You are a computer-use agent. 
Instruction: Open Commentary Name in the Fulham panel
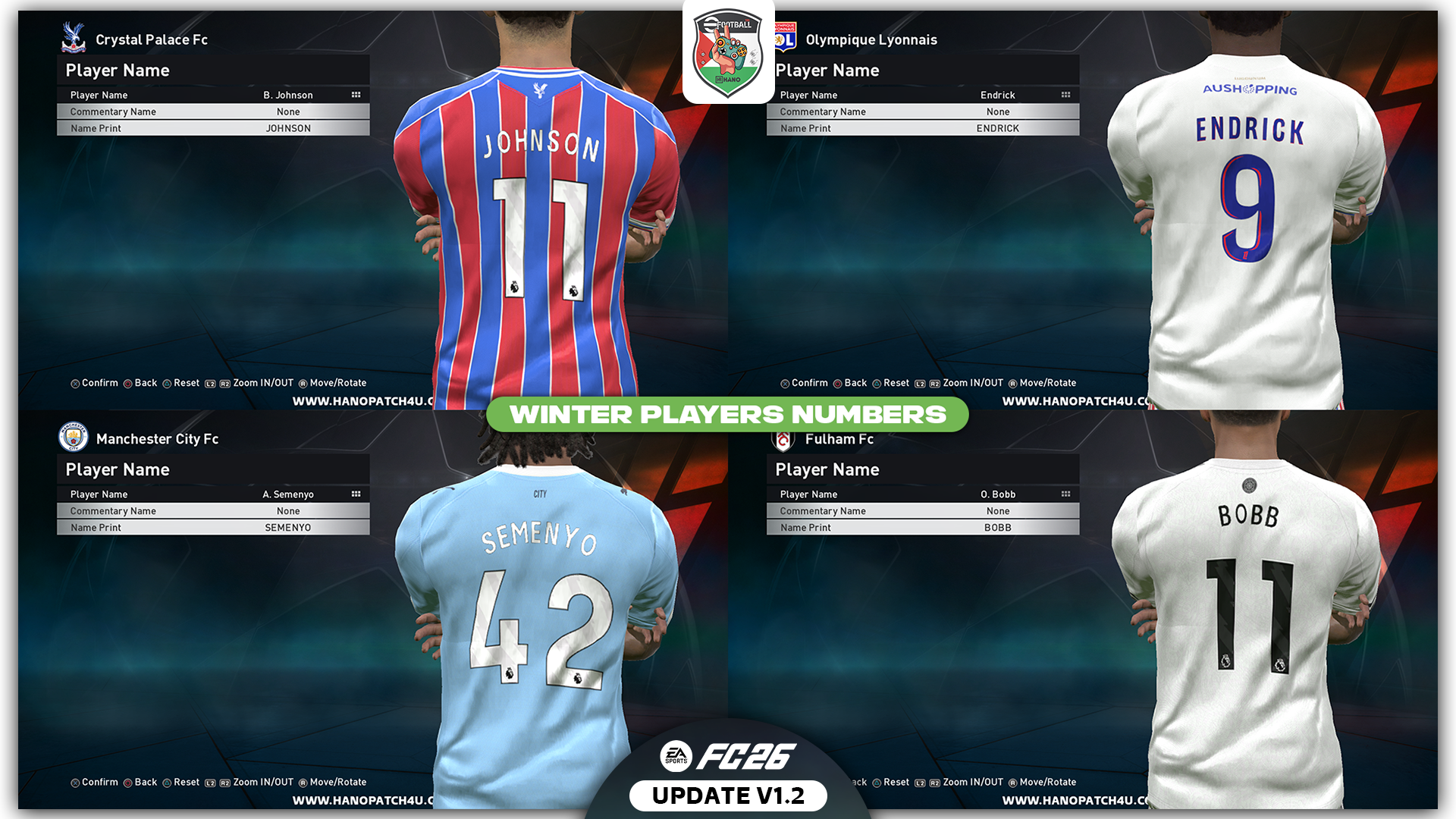(922, 511)
